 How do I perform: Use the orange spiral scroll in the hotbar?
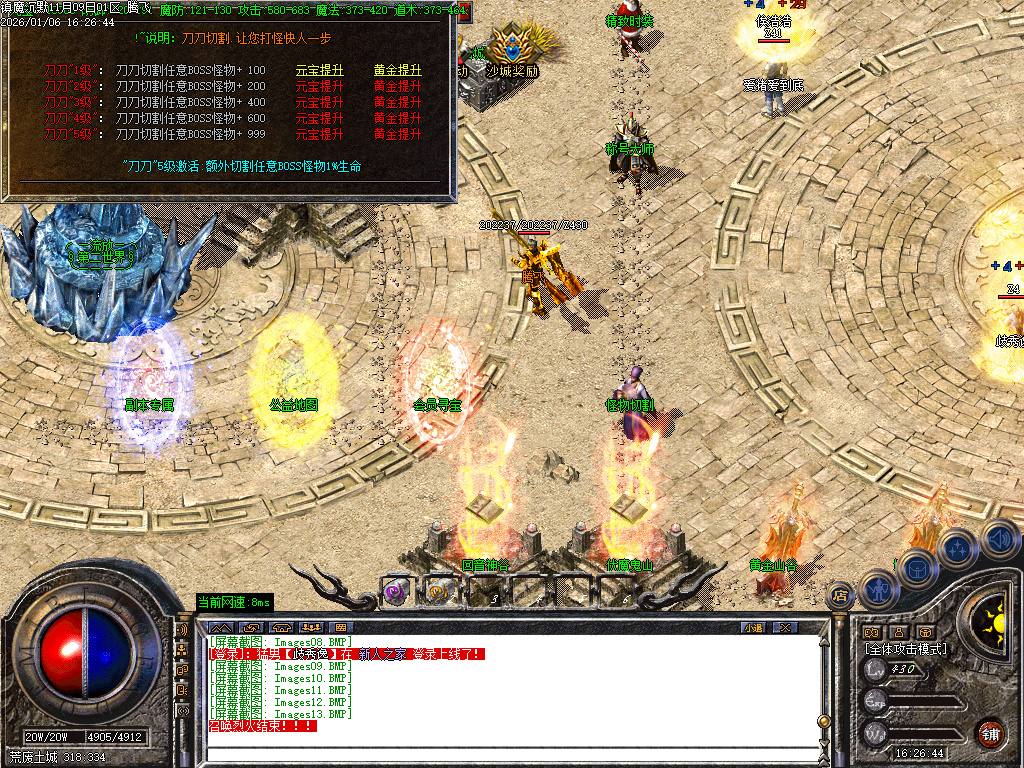click(438, 591)
